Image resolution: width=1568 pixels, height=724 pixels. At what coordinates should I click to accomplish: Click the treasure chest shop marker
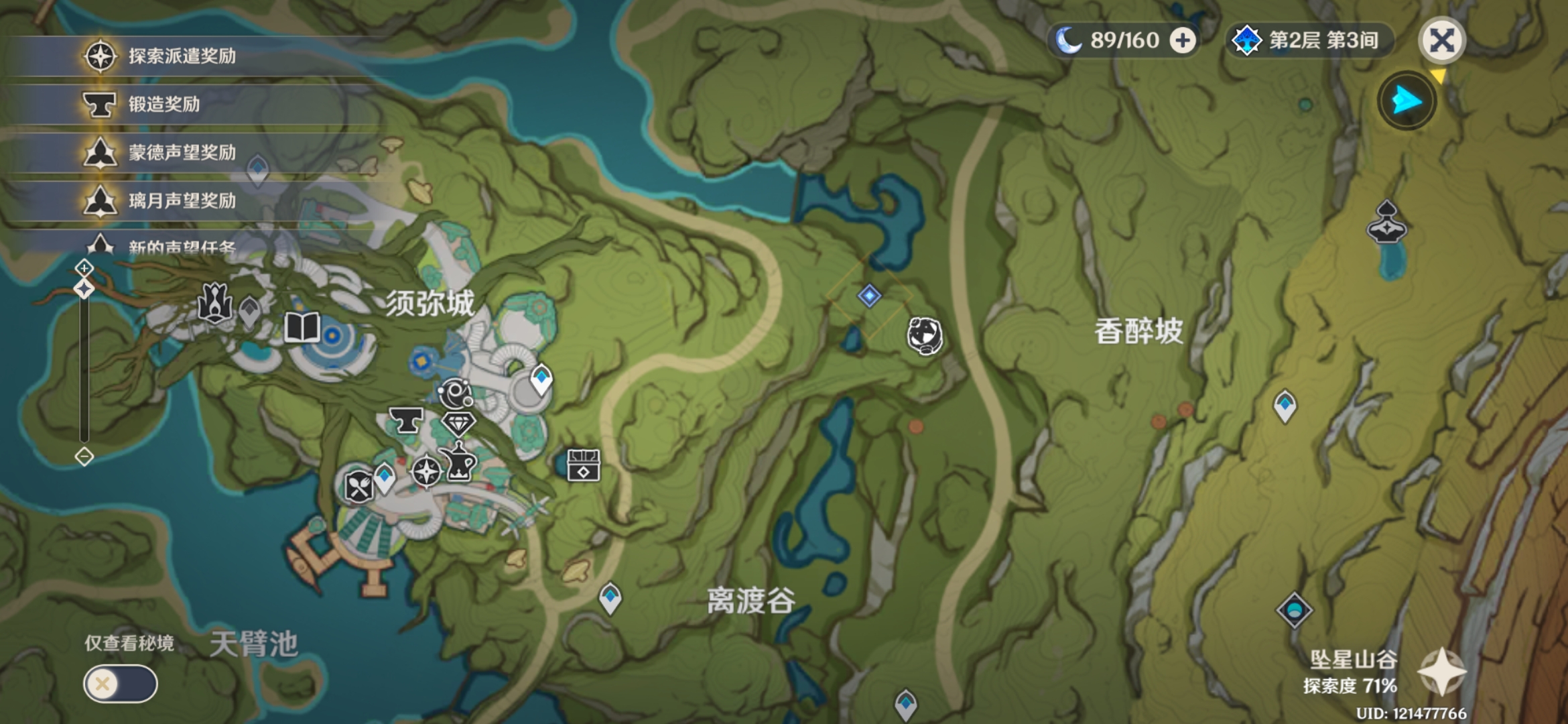[584, 465]
